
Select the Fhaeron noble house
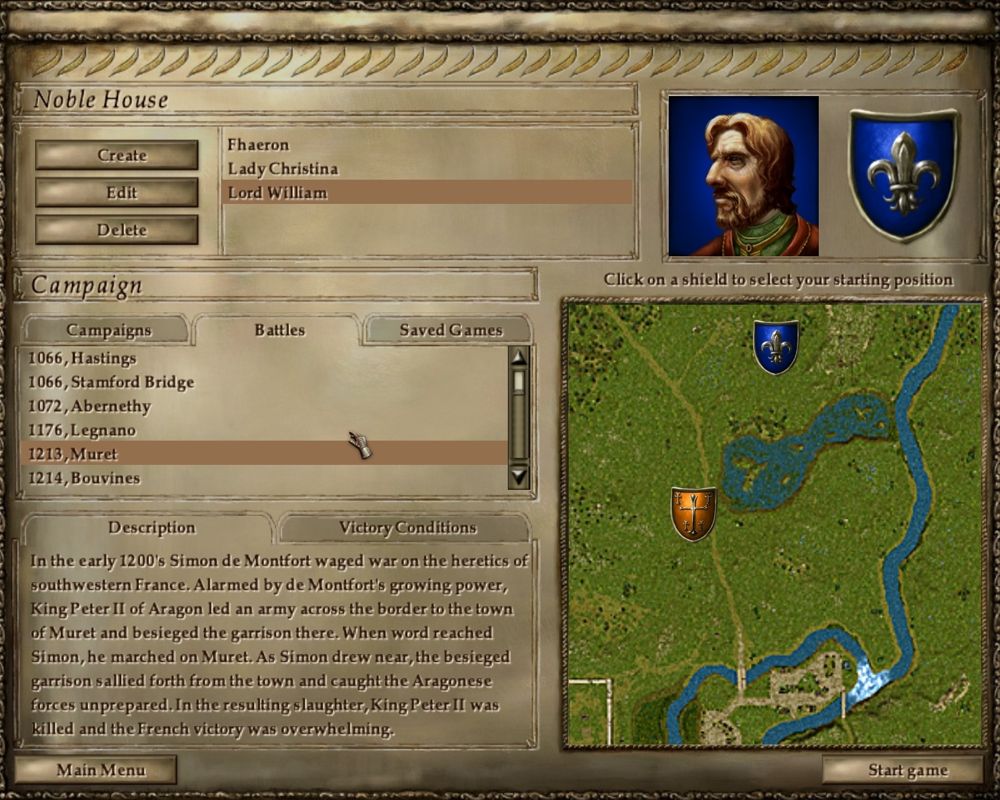(258, 145)
